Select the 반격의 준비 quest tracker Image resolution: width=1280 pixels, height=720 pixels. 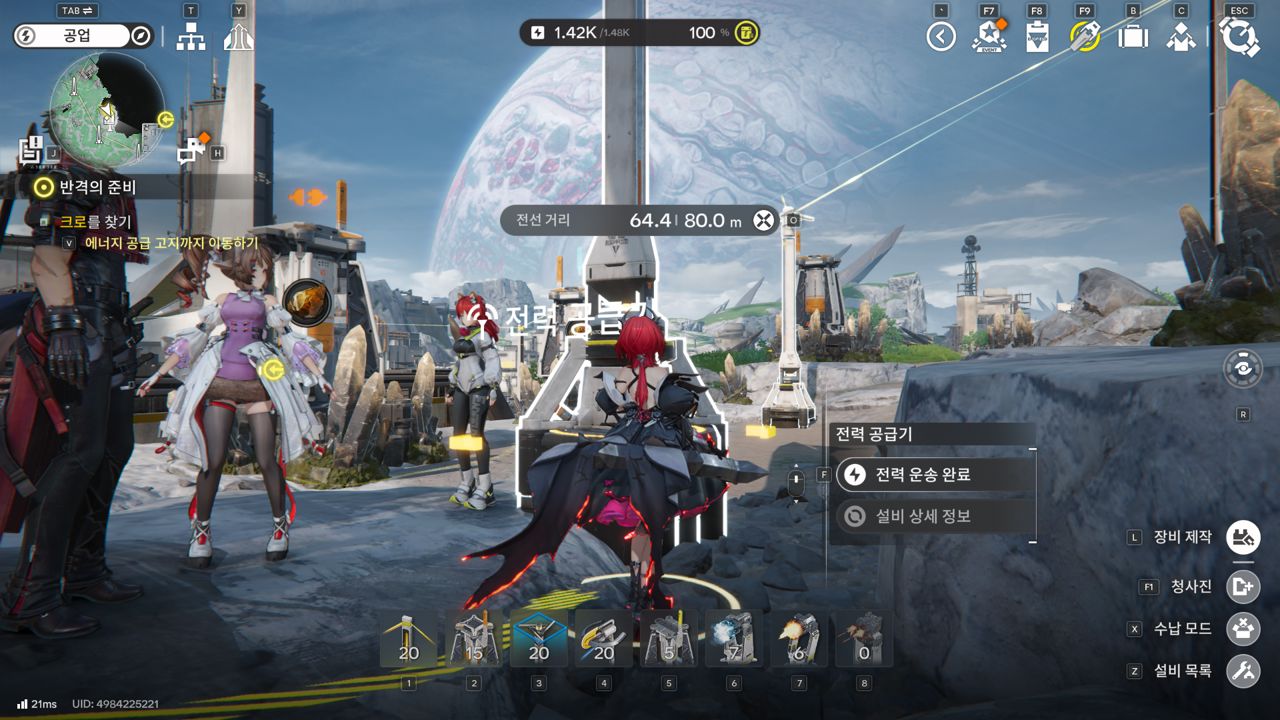click(x=98, y=186)
